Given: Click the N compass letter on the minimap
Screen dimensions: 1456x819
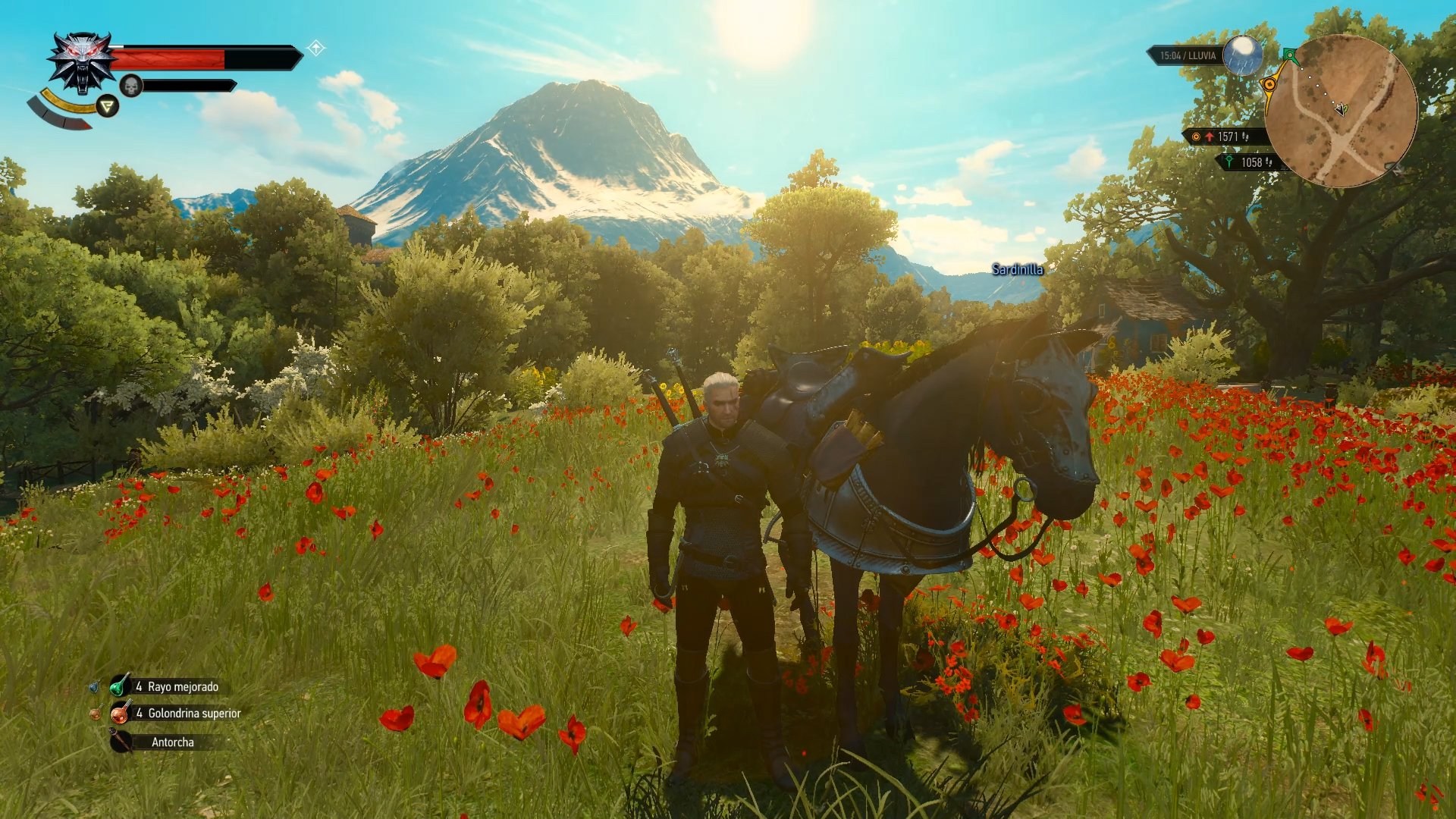Looking at the screenshot, I should pyautogui.click(x=1398, y=169).
